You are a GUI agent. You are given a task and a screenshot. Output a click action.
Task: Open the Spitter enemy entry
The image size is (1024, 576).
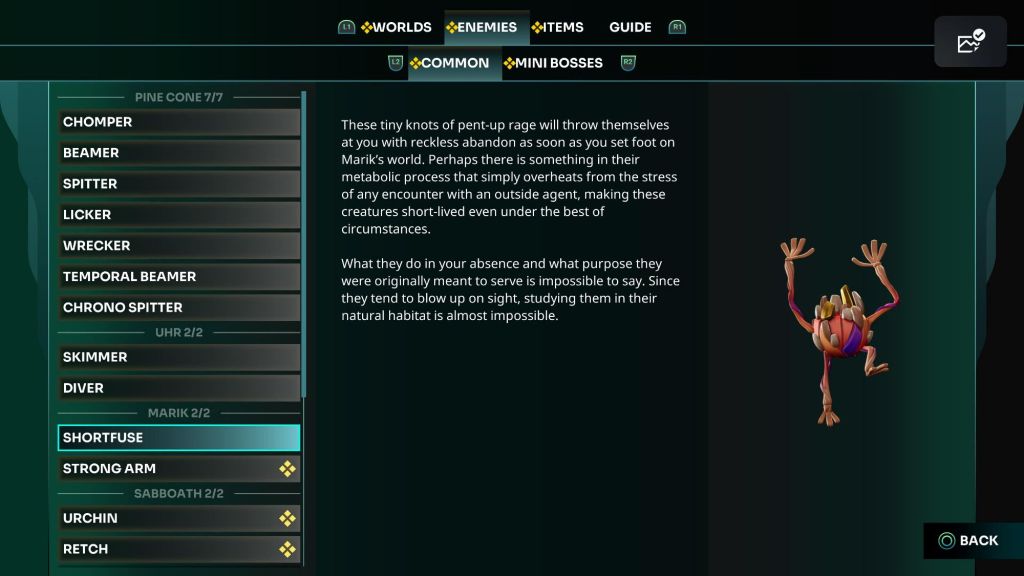179,184
